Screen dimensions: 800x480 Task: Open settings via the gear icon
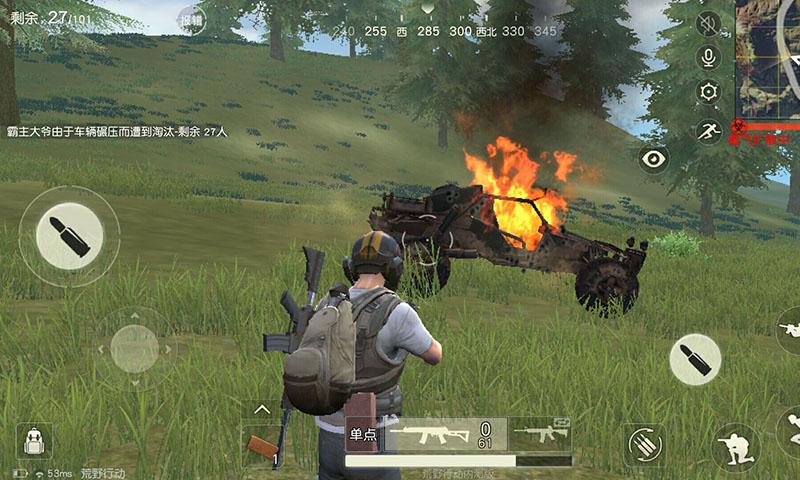pyautogui.click(x=708, y=92)
